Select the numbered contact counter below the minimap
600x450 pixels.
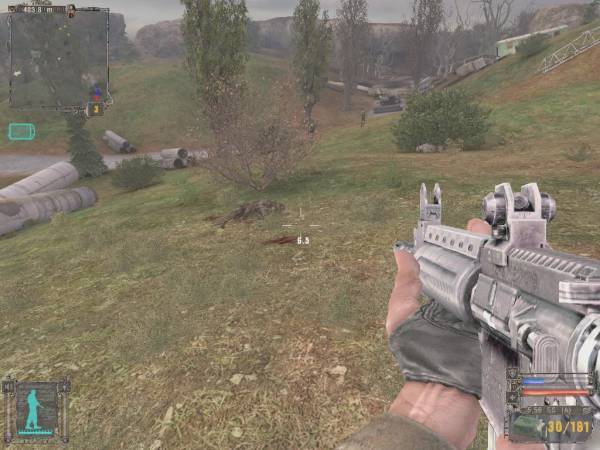(96, 109)
